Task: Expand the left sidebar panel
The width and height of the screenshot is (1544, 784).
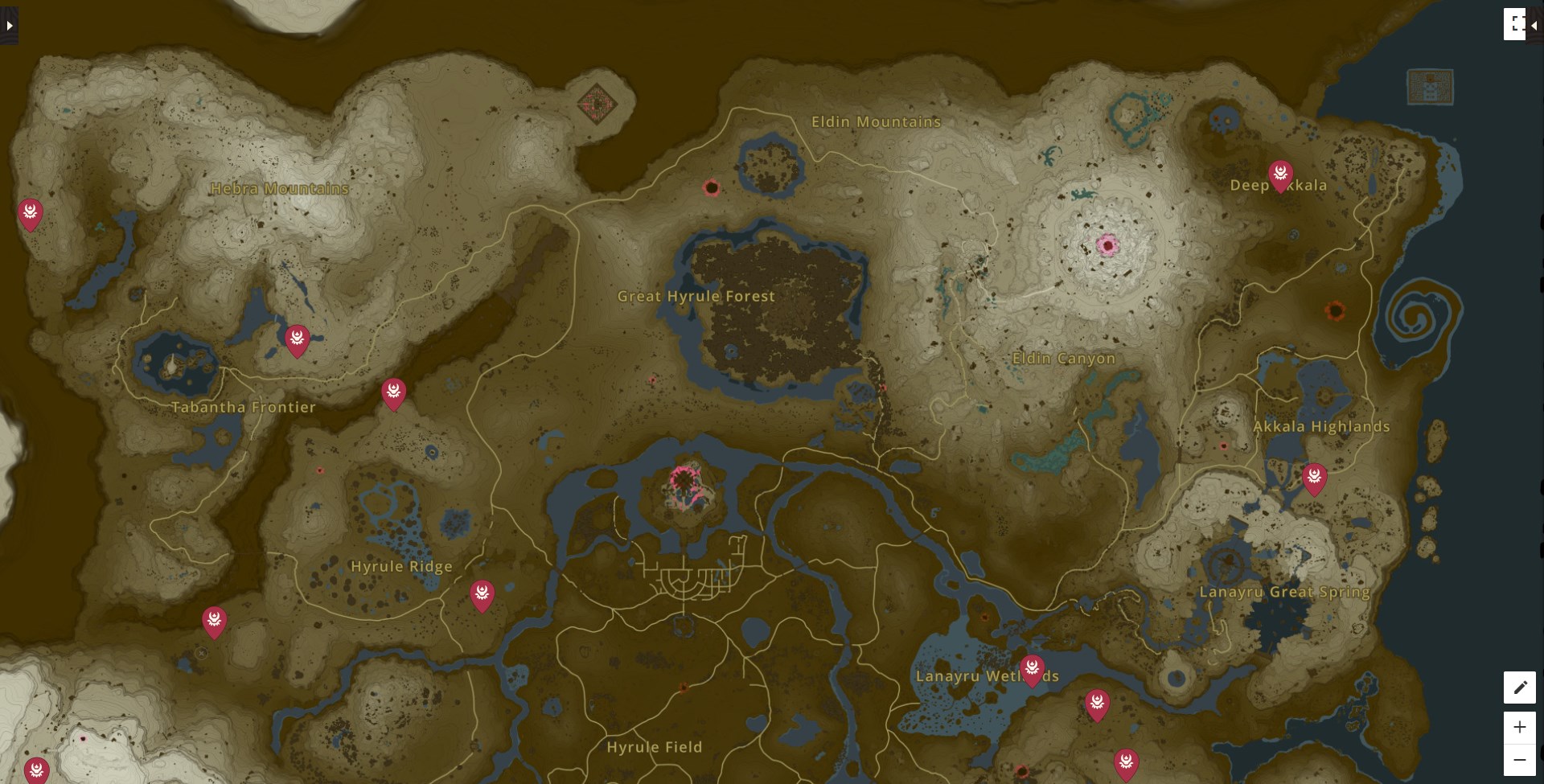Action: [9, 24]
